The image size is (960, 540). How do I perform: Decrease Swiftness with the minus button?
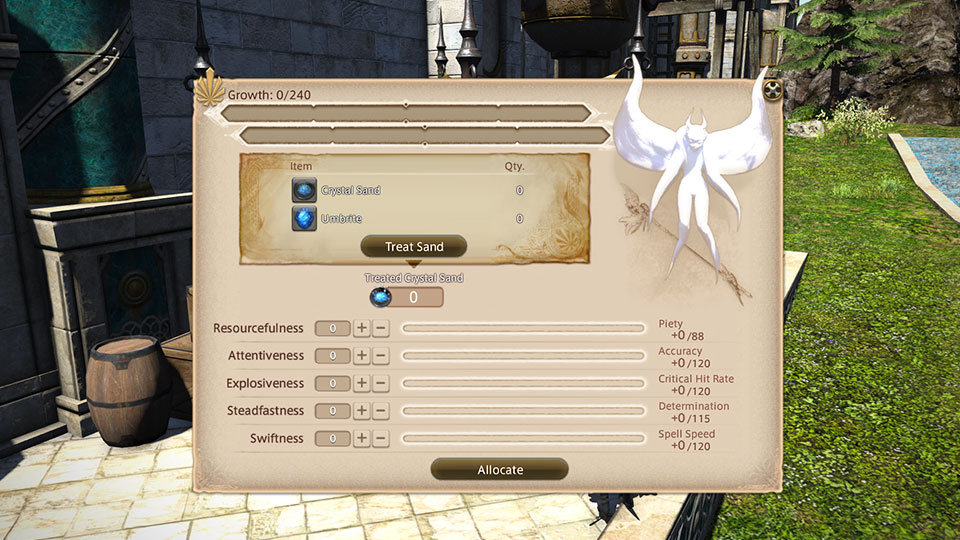click(x=380, y=438)
